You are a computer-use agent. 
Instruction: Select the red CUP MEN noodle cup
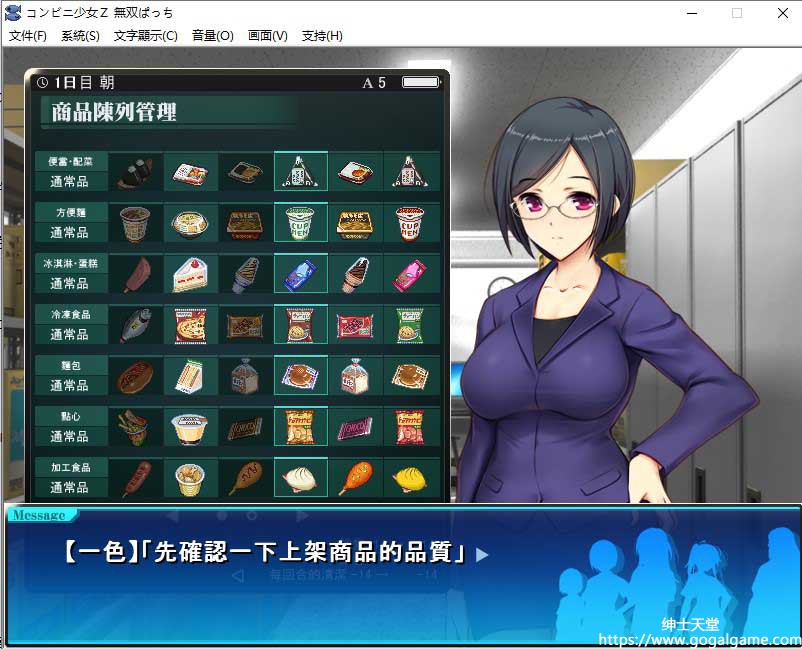(410, 223)
